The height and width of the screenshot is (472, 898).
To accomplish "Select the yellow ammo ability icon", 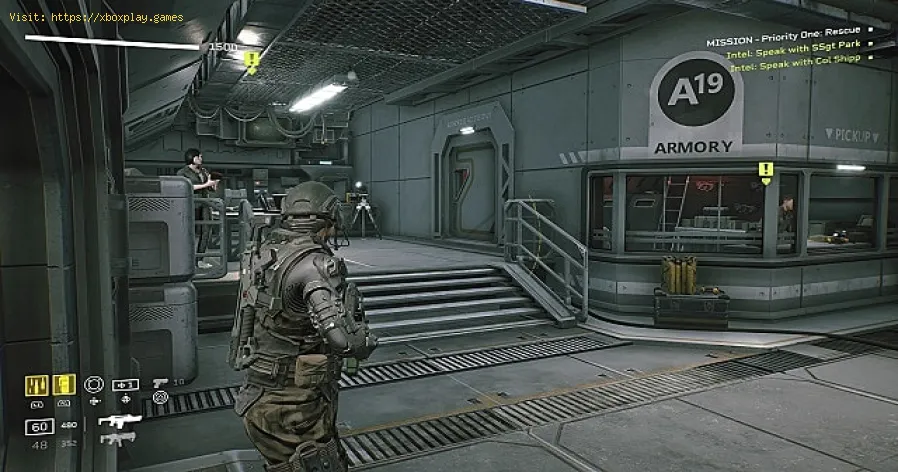I will click(37, 384).
